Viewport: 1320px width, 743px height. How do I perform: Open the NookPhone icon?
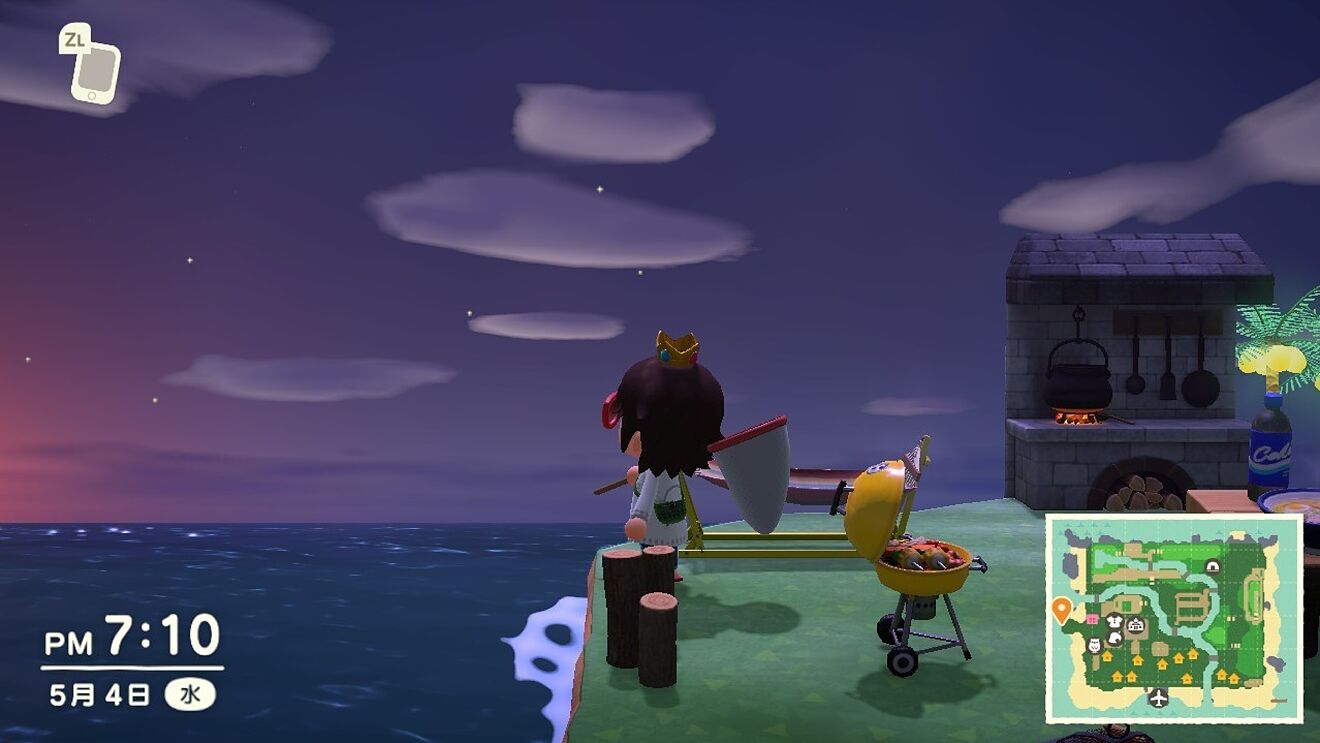coord(95,71)
